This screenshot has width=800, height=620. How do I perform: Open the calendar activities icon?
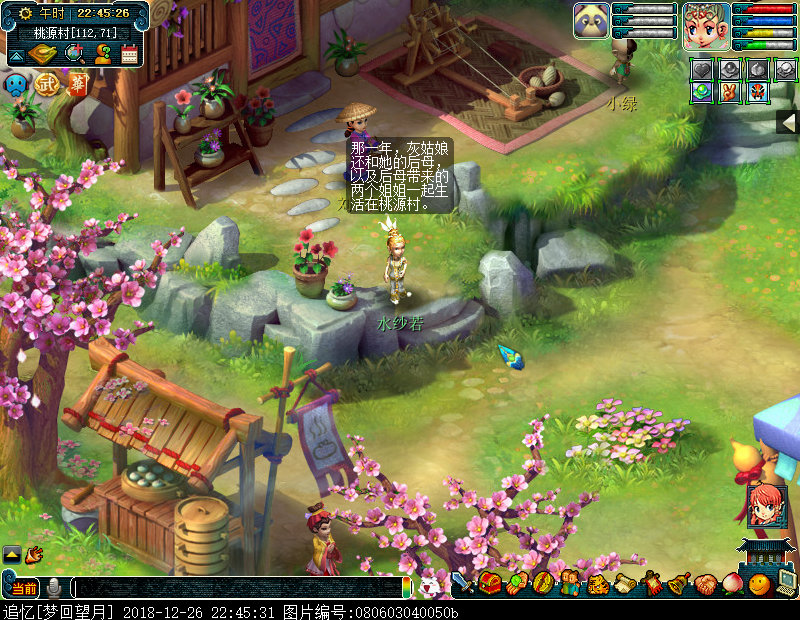pyautogui.click(x=129, y=54)
